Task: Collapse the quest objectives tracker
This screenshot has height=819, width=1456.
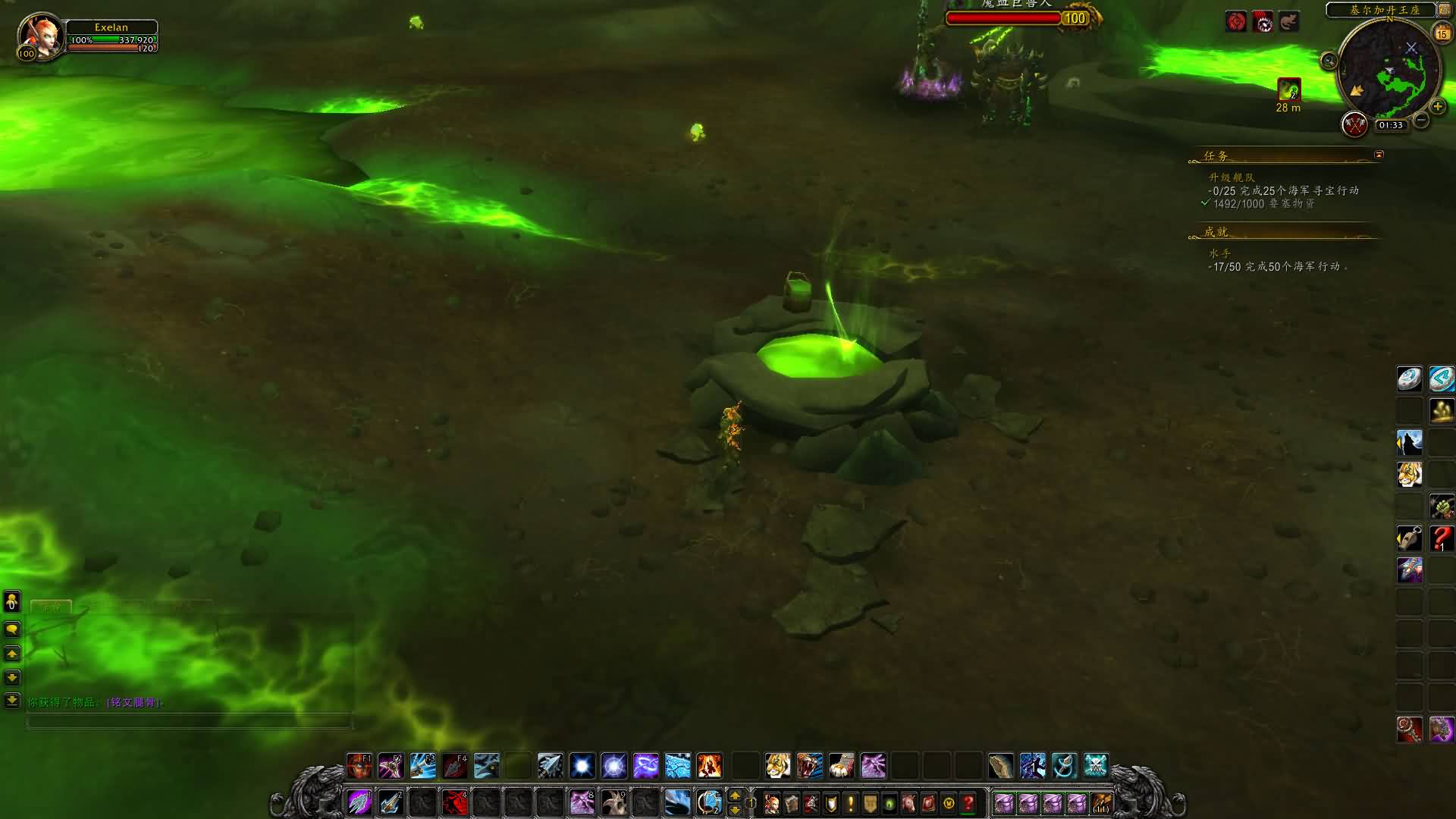Action: tap(1379, 155)
